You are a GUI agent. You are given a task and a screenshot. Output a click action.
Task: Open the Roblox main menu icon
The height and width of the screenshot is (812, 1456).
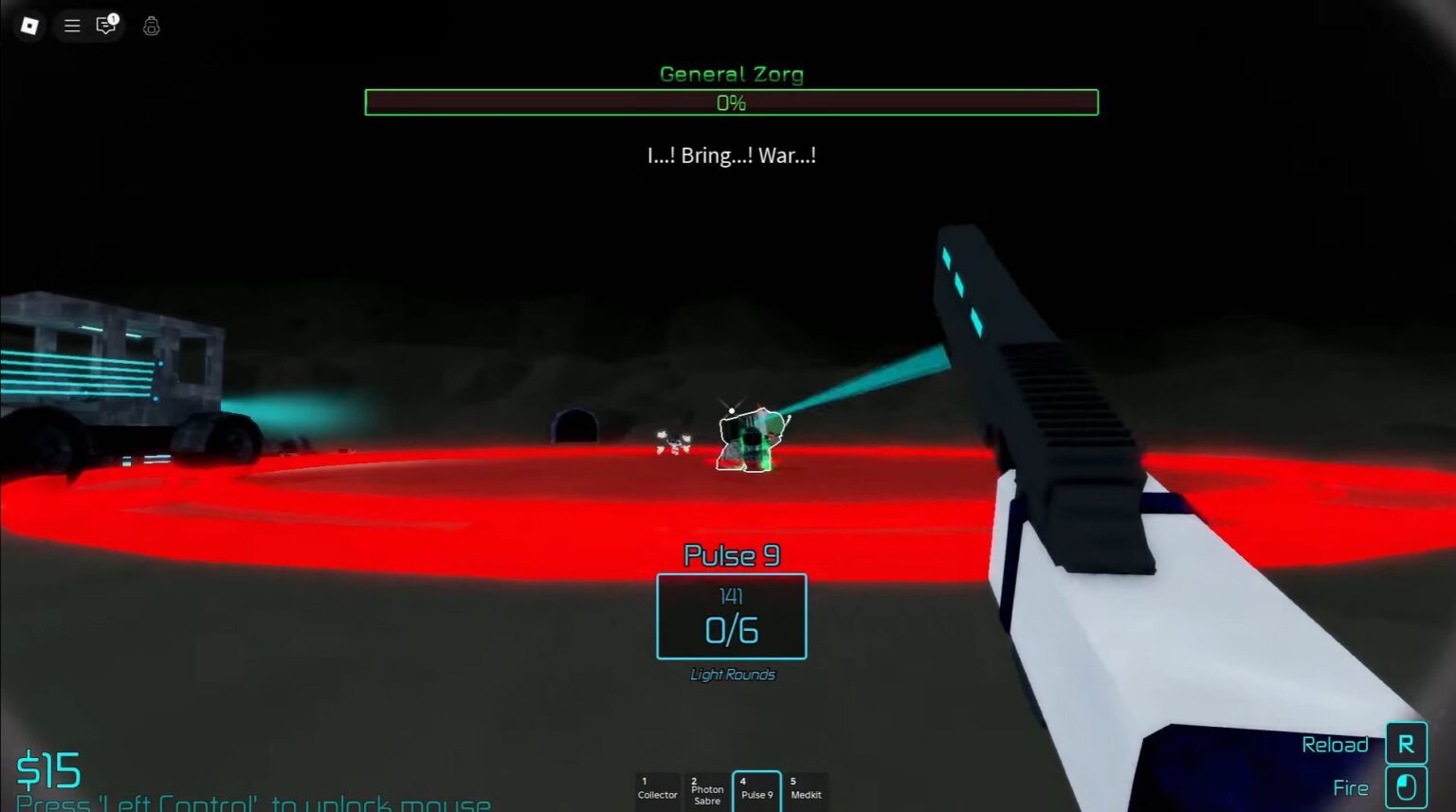coord(27,26)
